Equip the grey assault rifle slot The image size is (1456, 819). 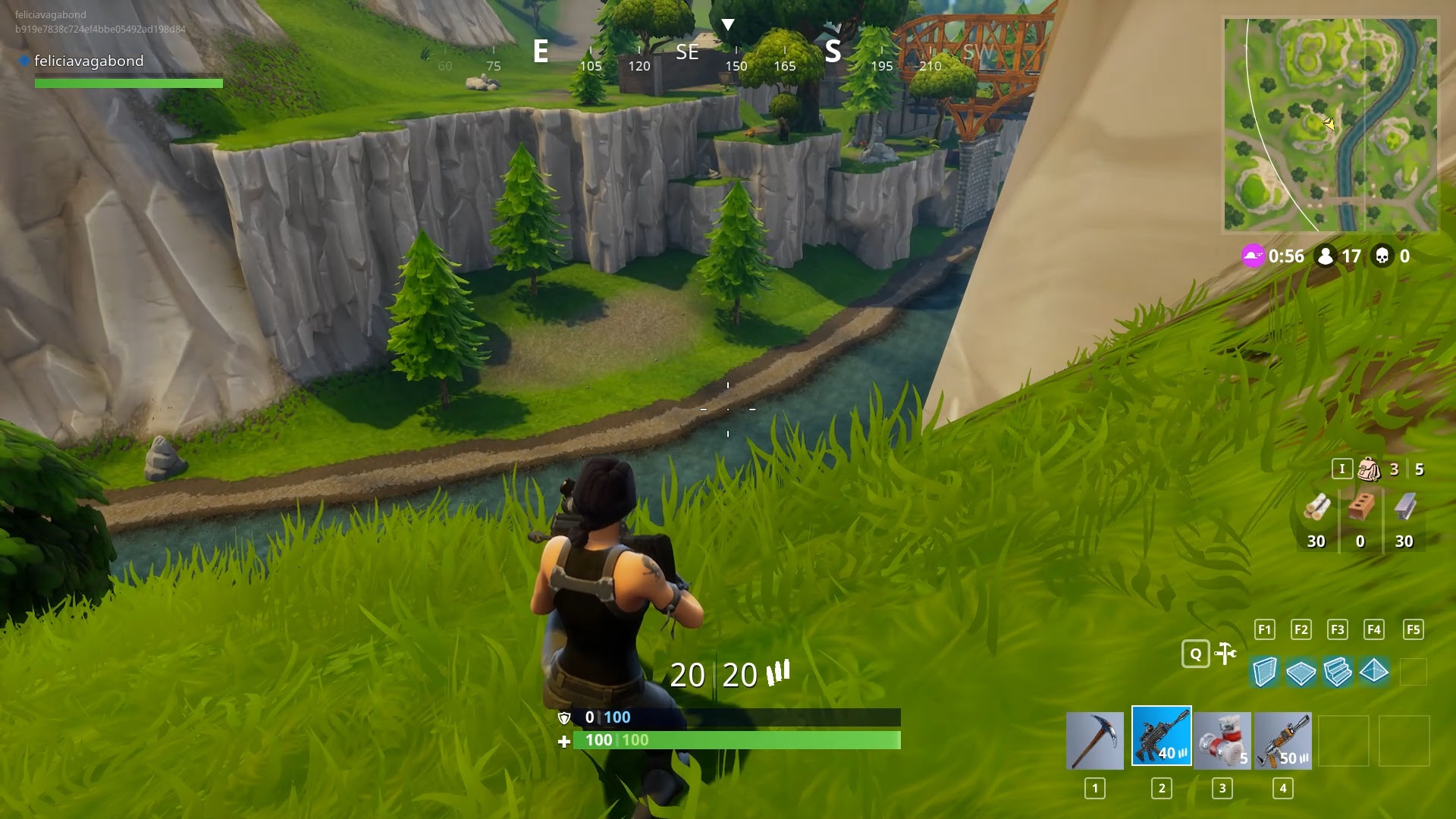click(x=1282, y=741)
